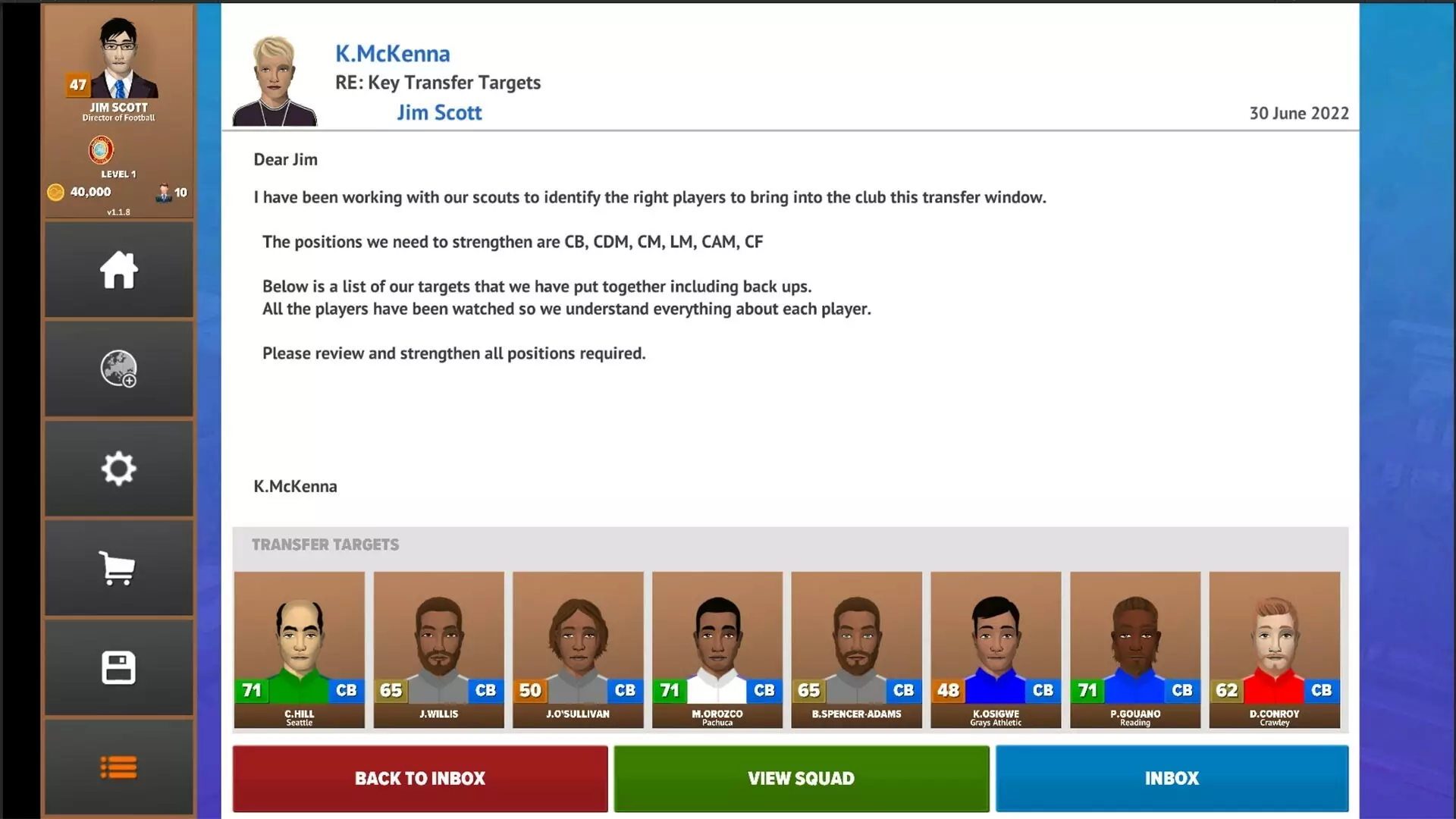
Task: View C.Hill of Seattle's player card
Action: pos(299,650)
